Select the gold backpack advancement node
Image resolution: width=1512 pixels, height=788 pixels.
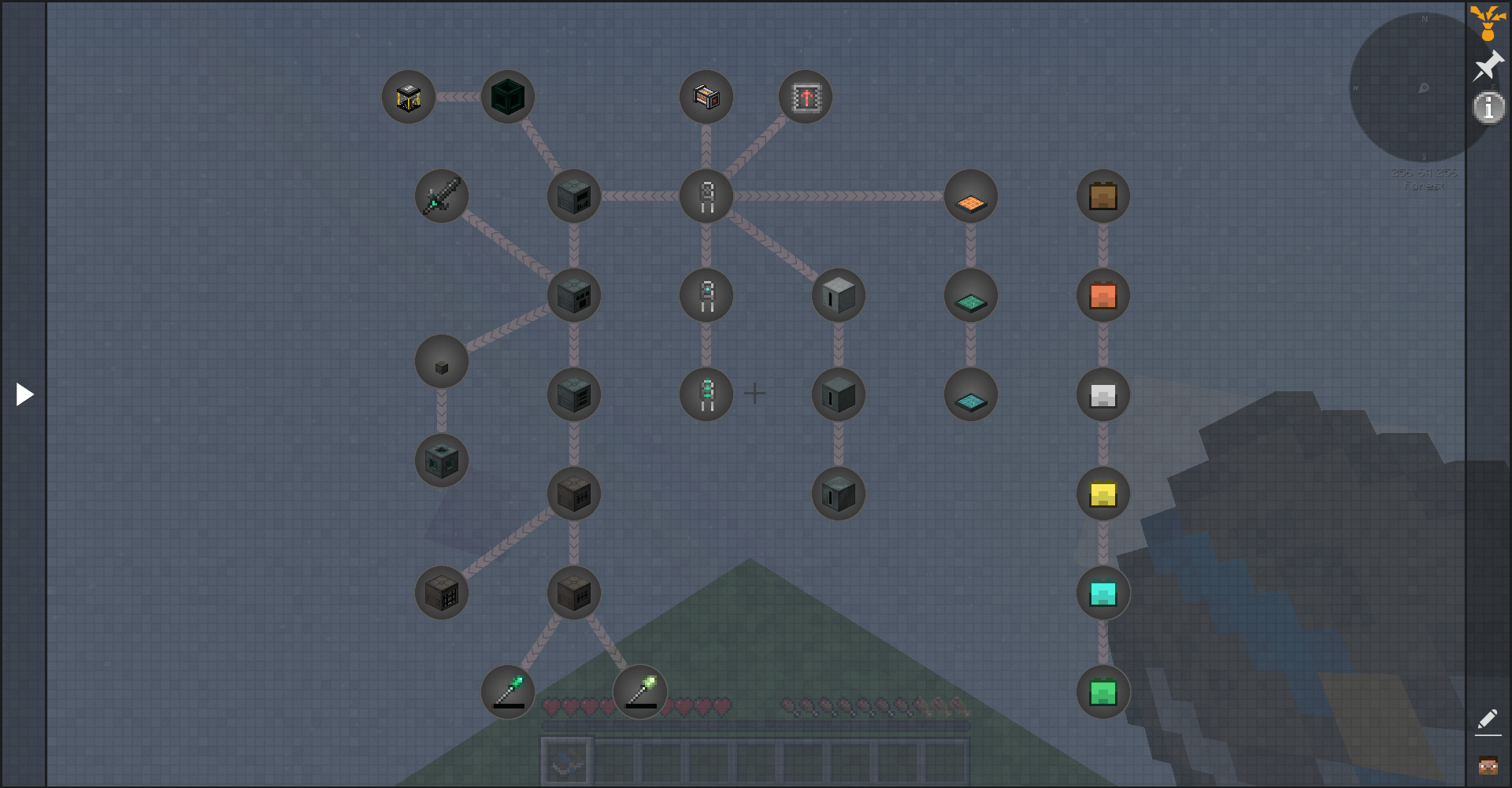click(x=1103, y=494)
